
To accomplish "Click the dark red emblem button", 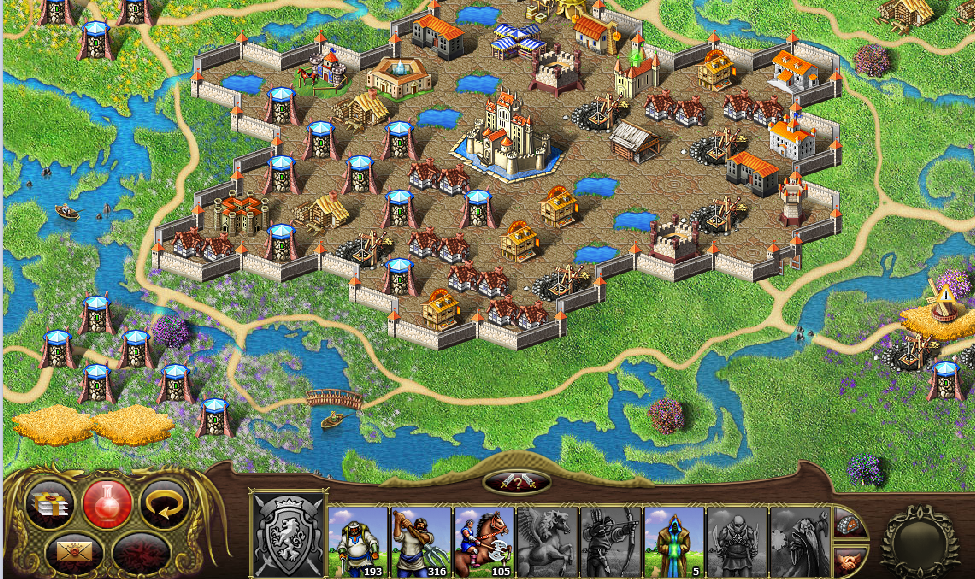I will point(139,551).
